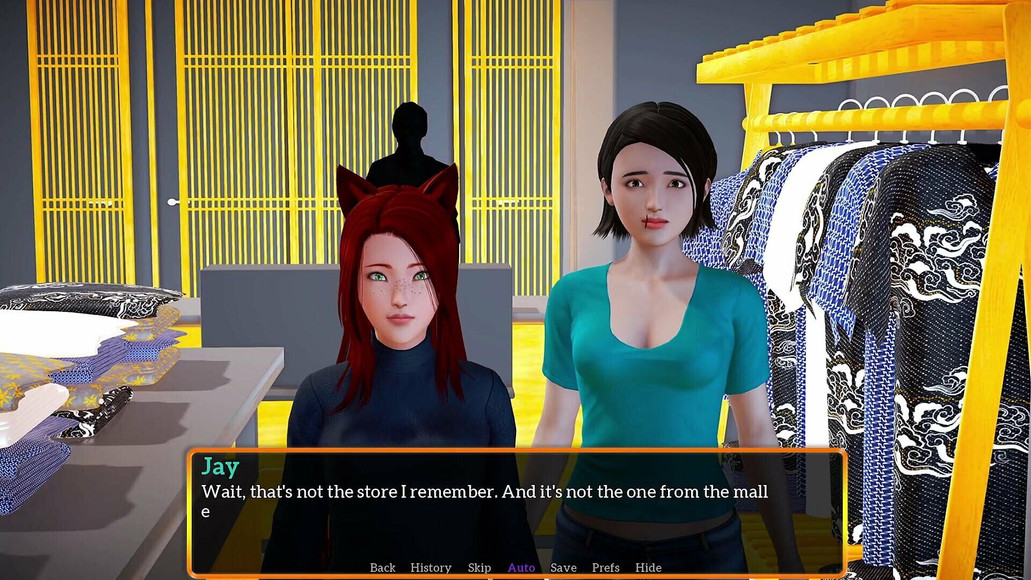This screenshot has height=580, width=1031.
Task: Open the Prefs settings menu
Action: pos(605,568)
